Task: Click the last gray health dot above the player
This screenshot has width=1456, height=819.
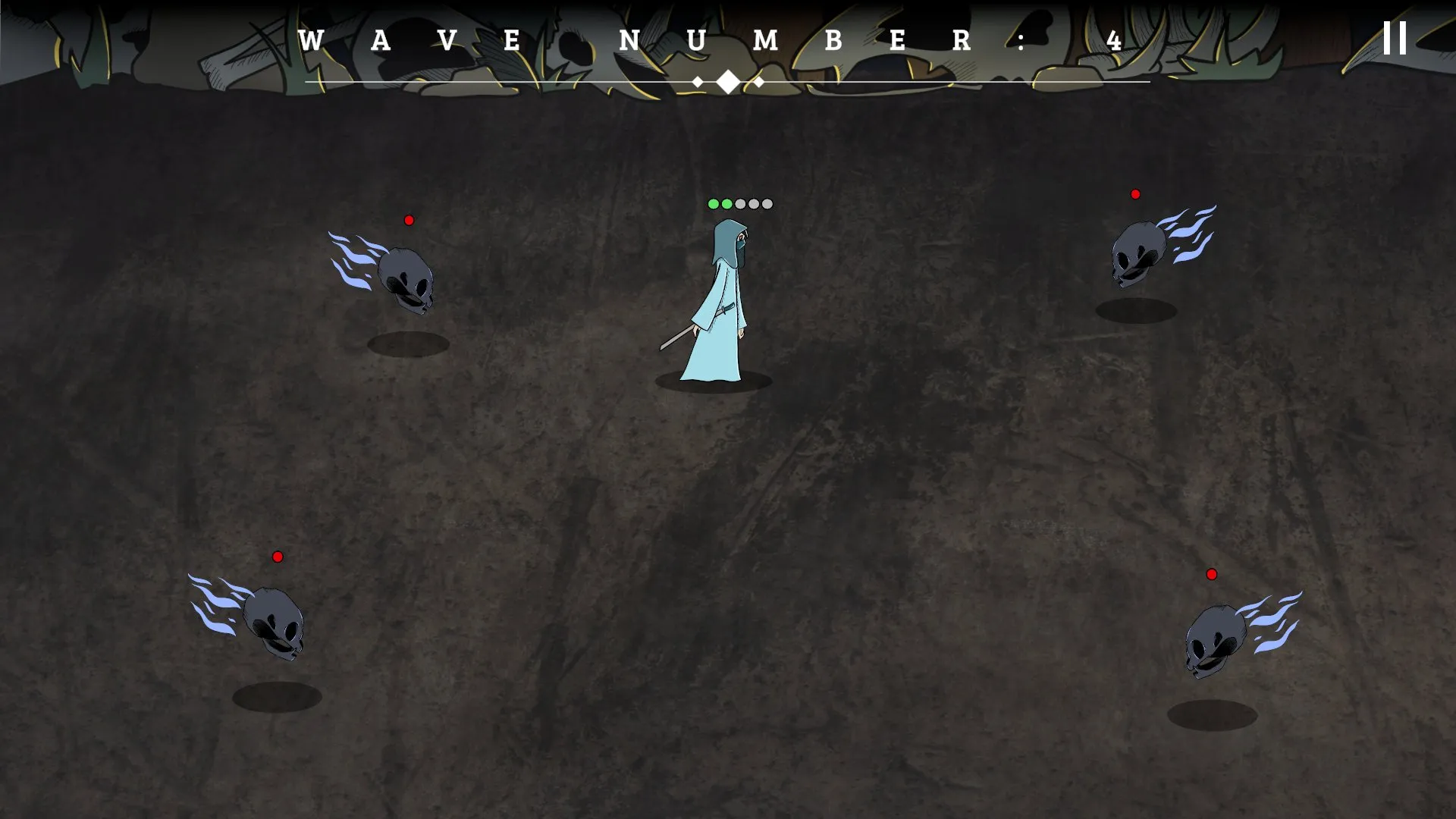Action: tap(767, 203)
